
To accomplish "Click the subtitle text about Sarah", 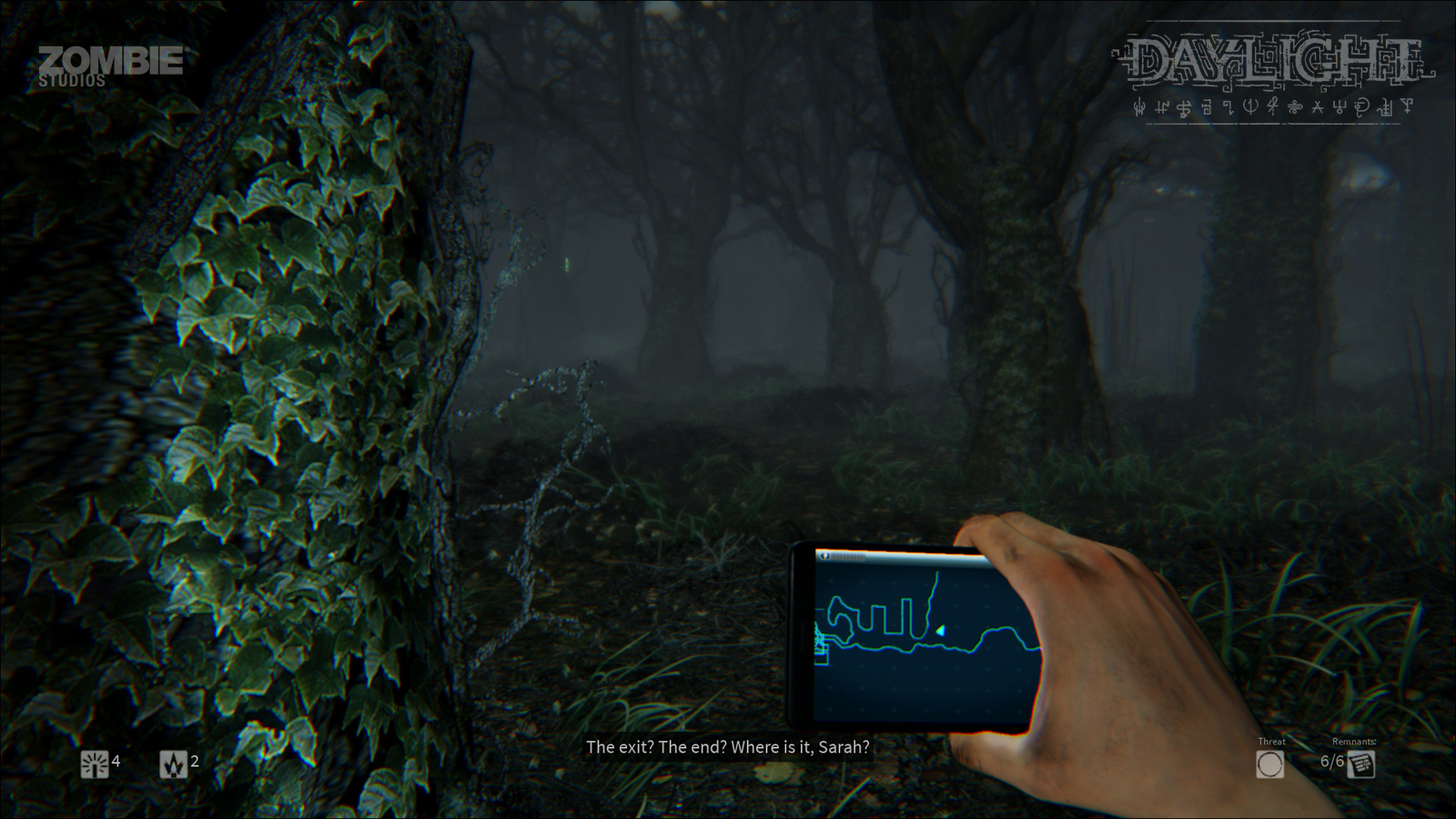I will 729,749.
